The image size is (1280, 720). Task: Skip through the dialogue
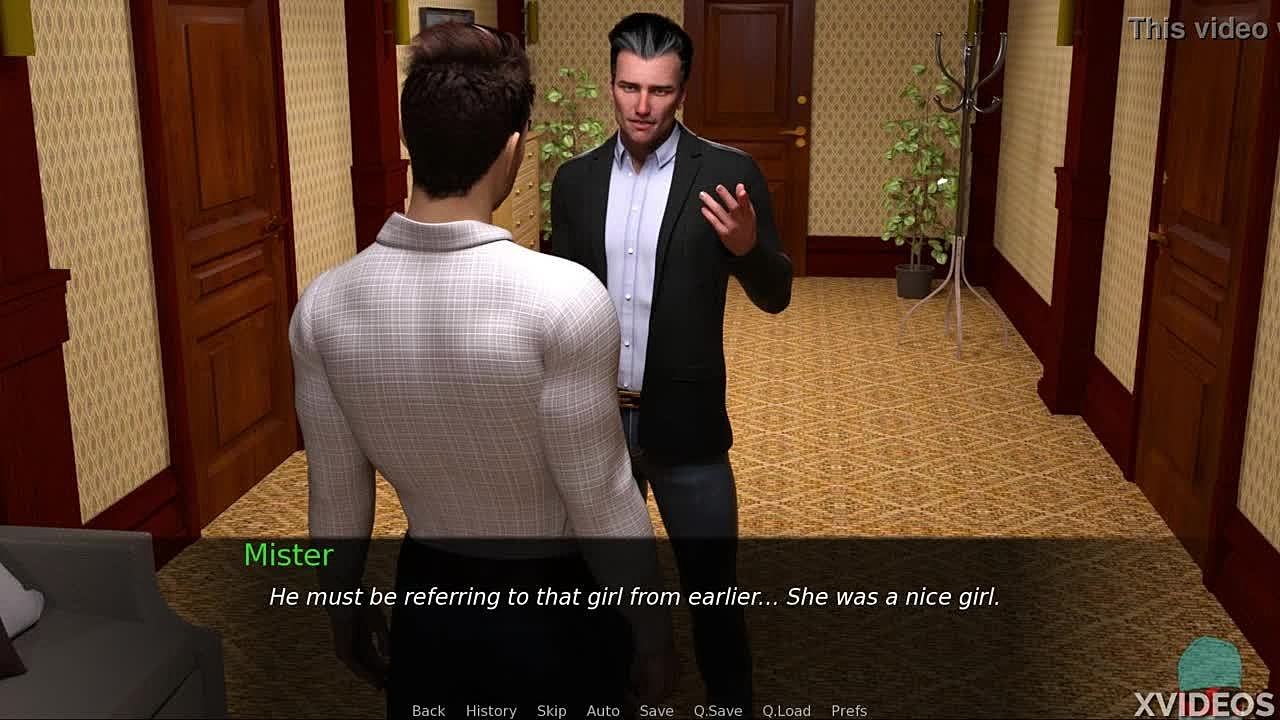click(551, 710)
